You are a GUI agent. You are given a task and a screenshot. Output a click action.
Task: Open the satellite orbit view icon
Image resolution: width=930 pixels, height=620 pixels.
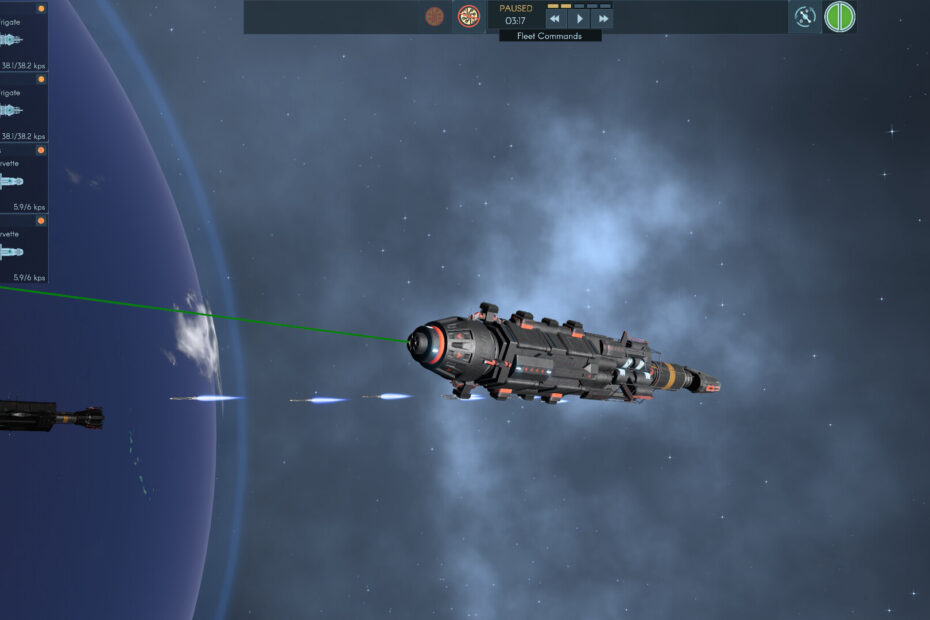(805, 16)
